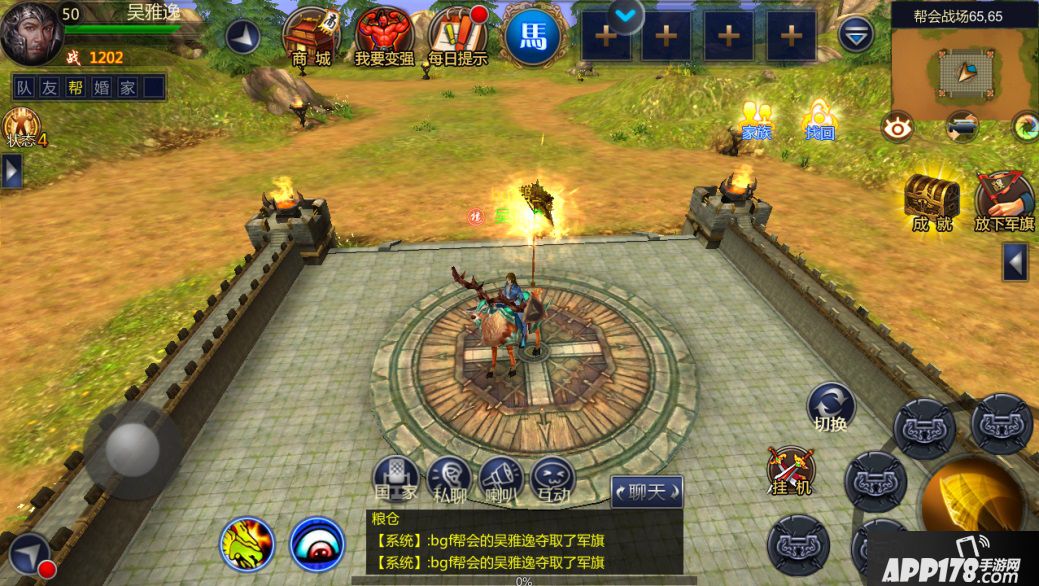Open the 成就 achievements chest
1039x586 pixels.
point(931,200)
